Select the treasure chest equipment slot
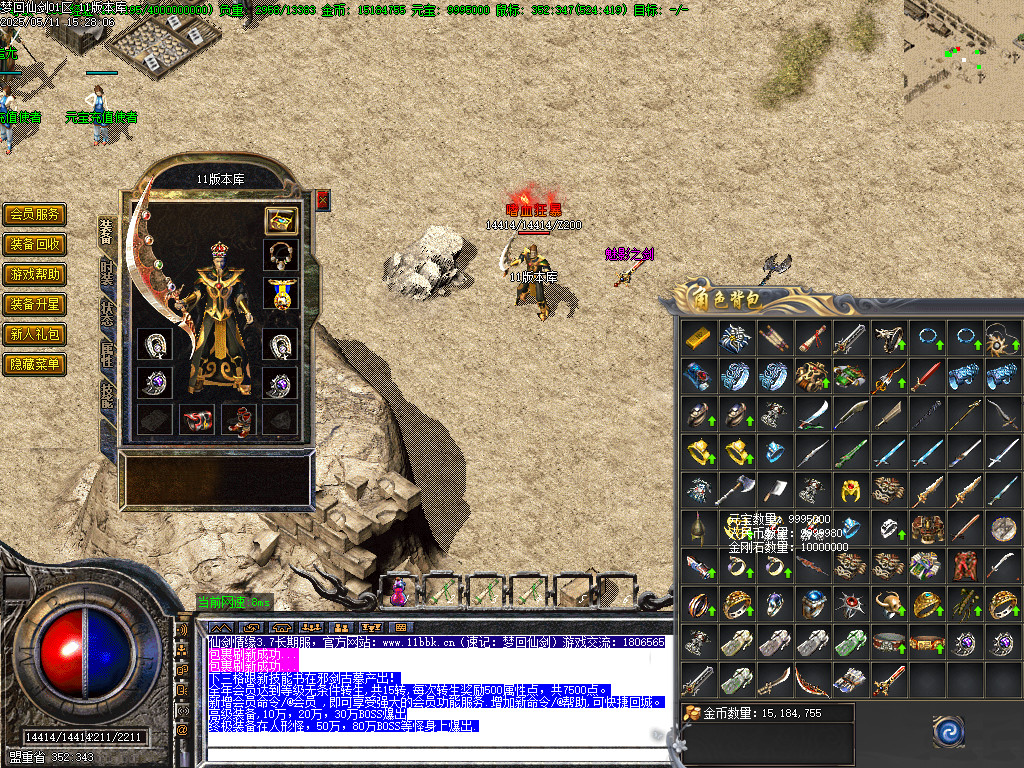Image resolution: width=1024 pixels, height=768 pixels. click(281, 220)
